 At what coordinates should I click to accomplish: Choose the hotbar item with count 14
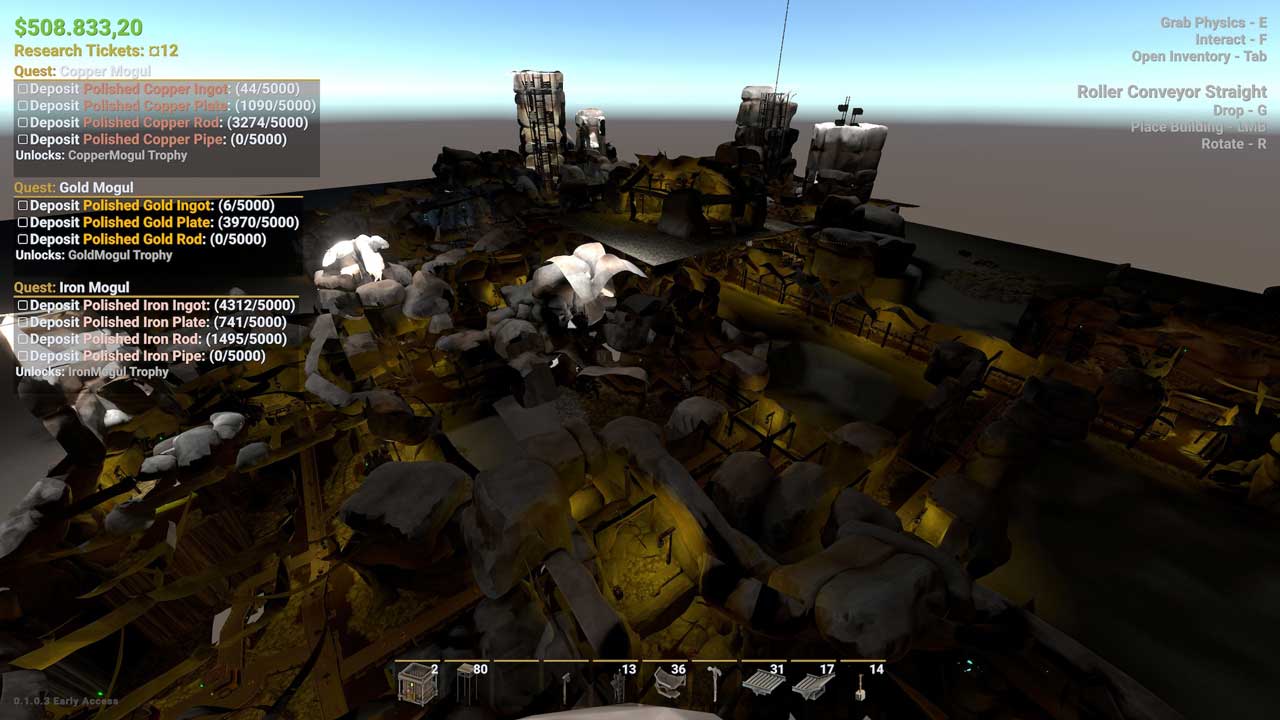[x=862, y=685]
